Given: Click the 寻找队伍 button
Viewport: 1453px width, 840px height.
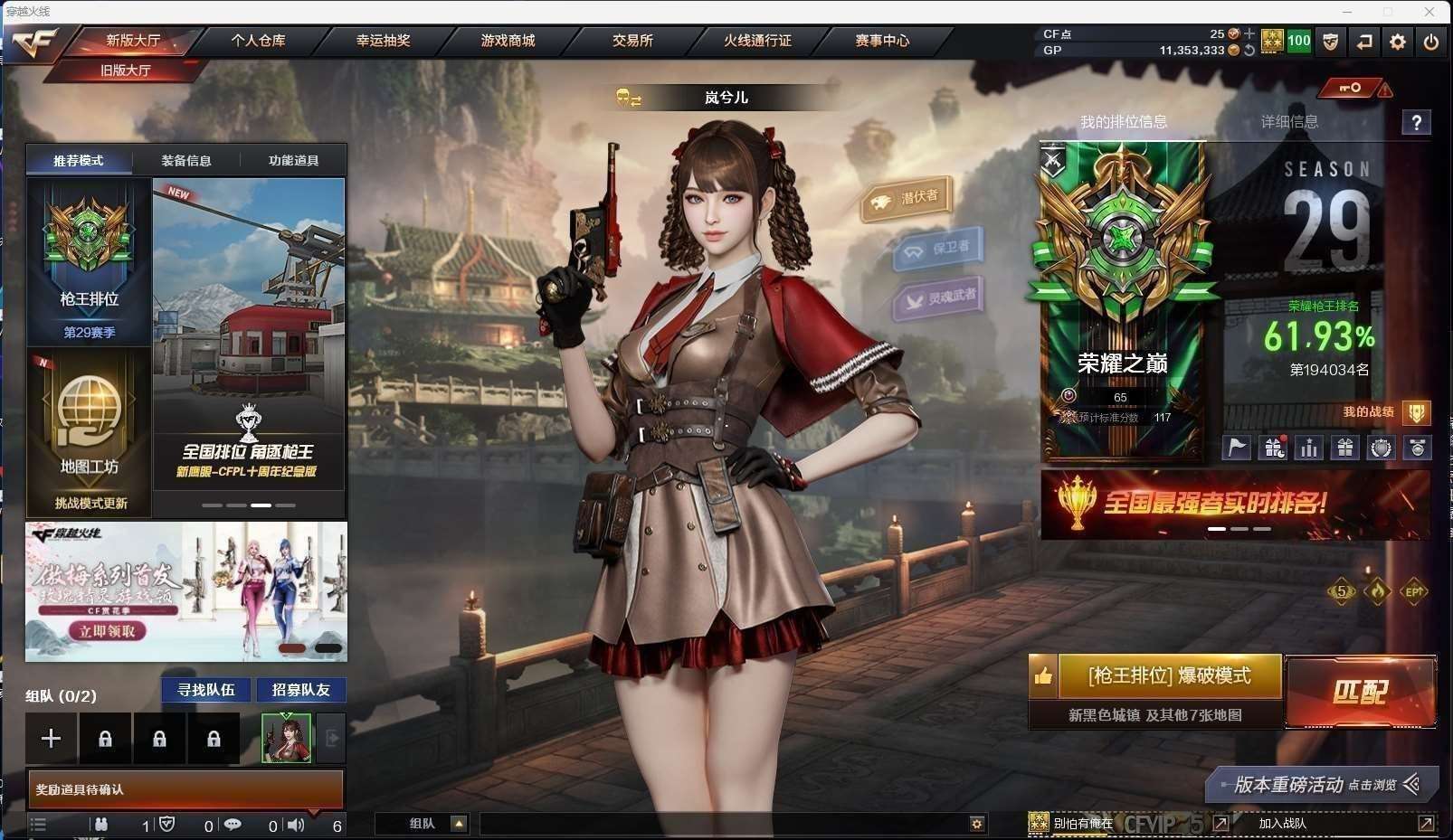Looking at the screenshot, I should [206, 690].
